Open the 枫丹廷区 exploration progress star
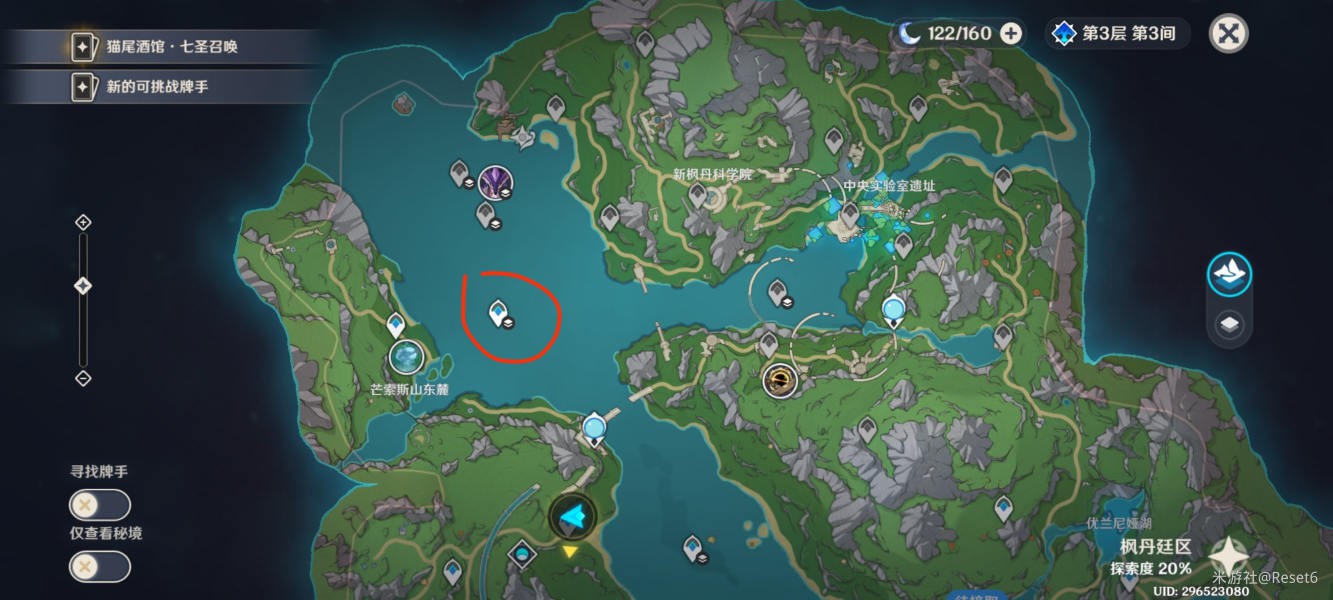This screenshot has width=1333, height=600. 1227,557
